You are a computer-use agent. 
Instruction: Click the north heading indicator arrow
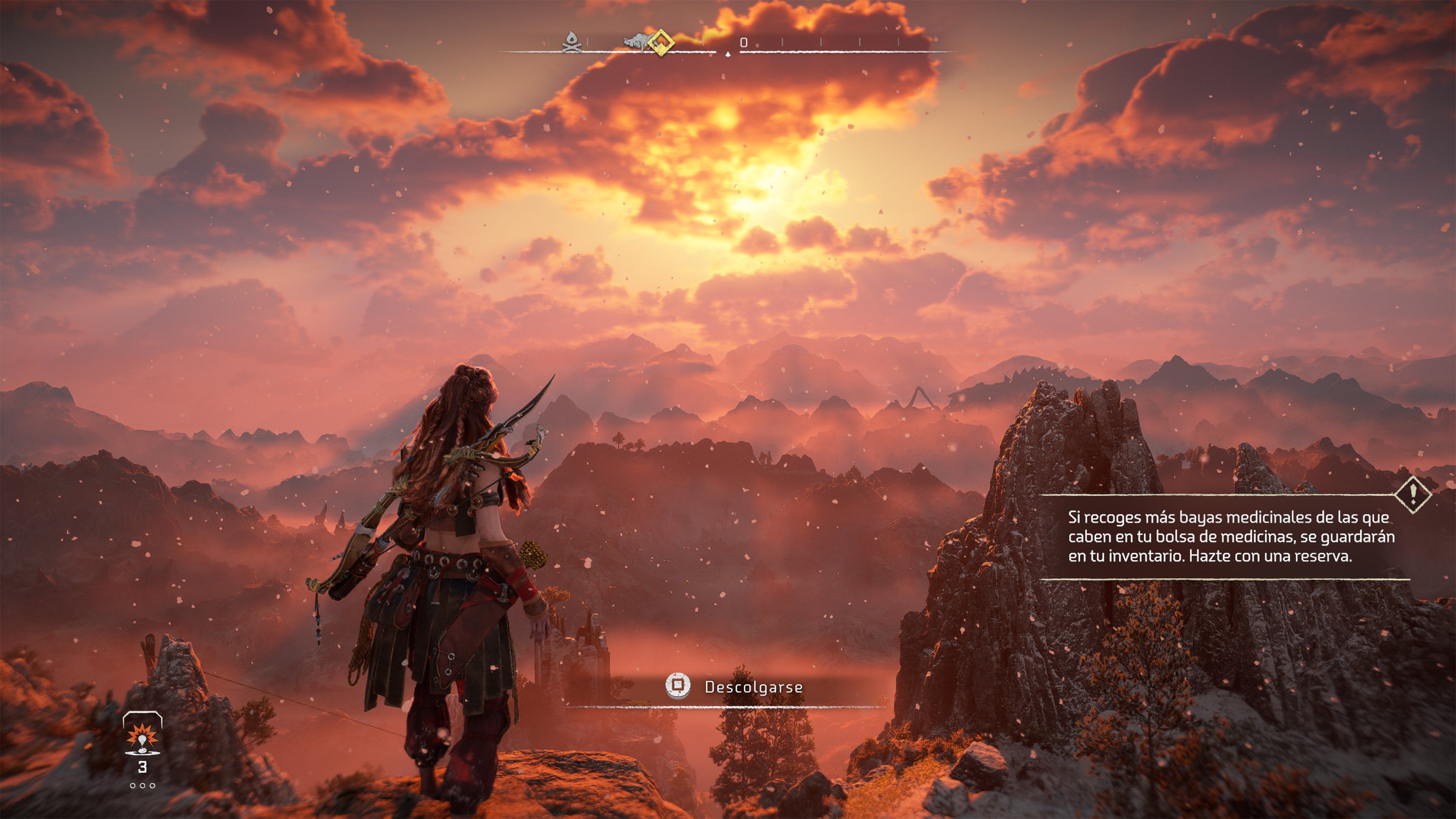click(x=728, y=54)
